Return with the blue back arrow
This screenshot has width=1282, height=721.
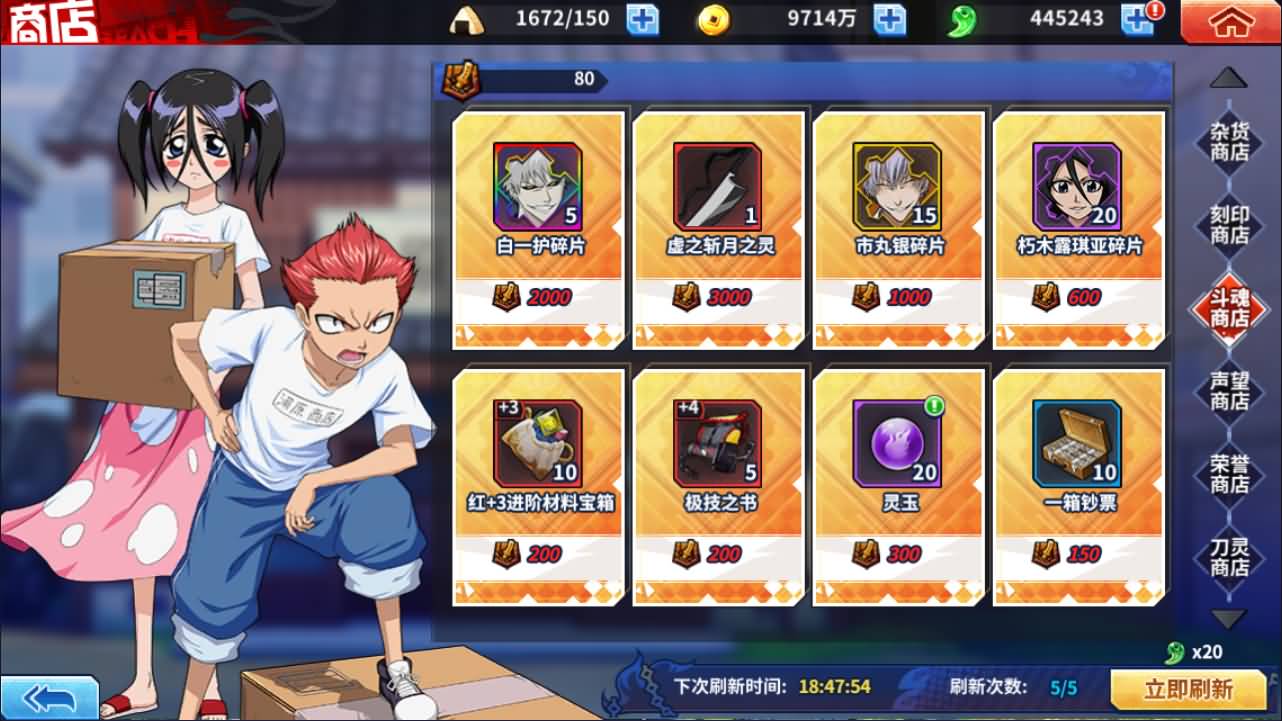coord(49,697)
